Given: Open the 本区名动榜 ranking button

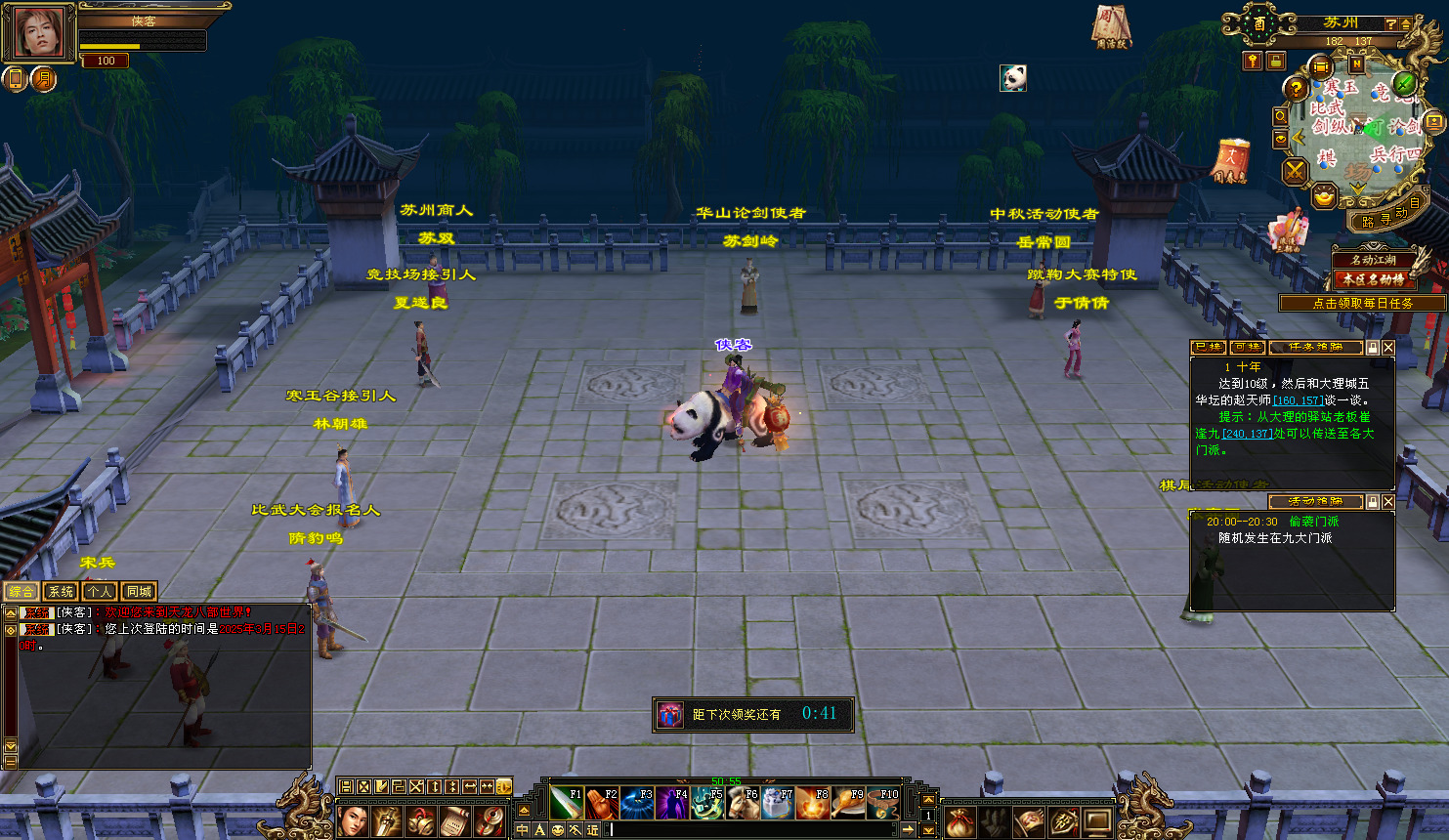Looking at the screenshot, I should point(1373,279).
